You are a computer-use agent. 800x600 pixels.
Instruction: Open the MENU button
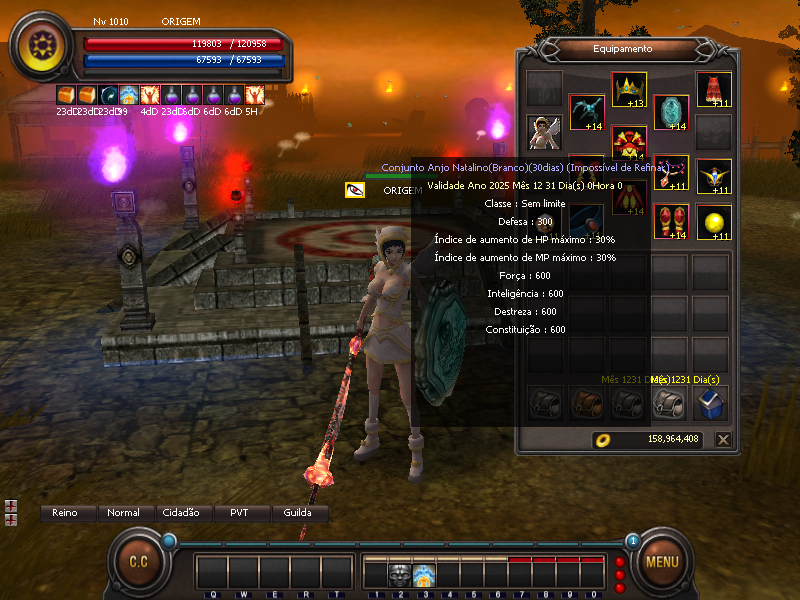662,561
